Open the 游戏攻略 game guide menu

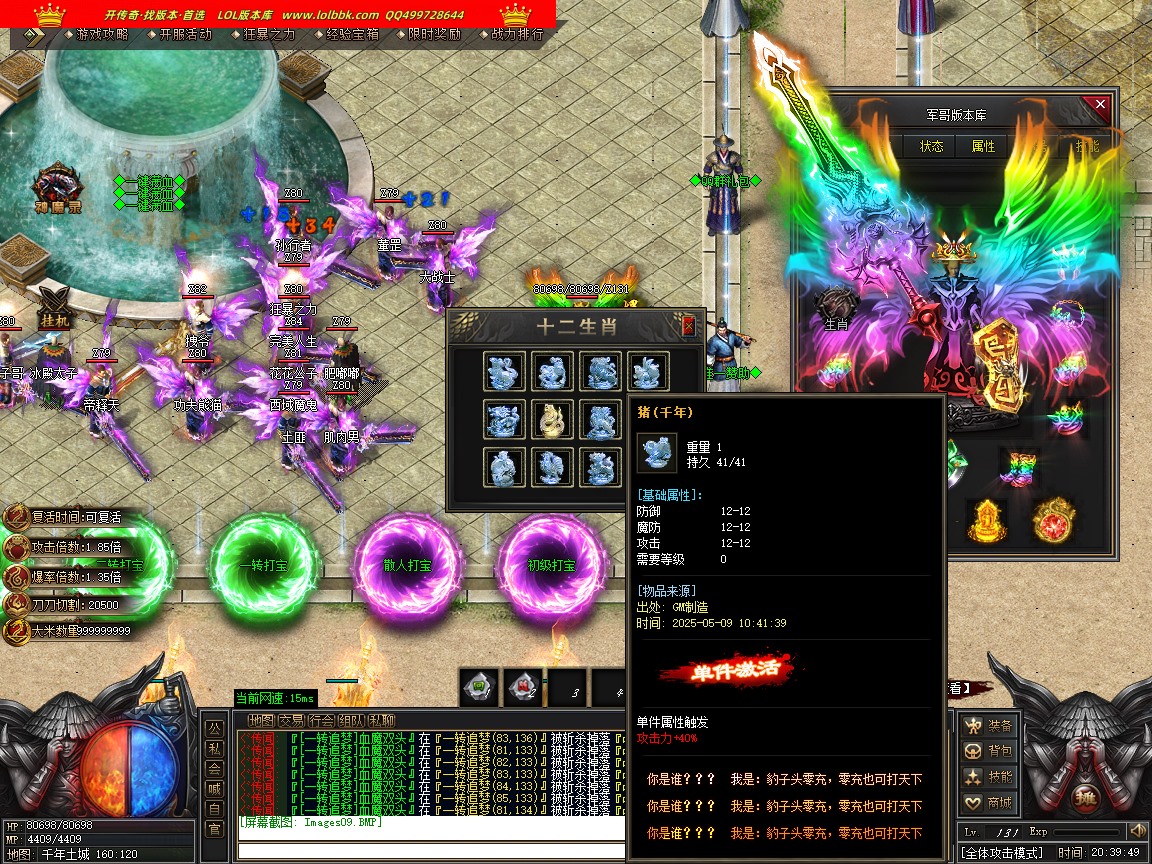click(x=102, y=34)
